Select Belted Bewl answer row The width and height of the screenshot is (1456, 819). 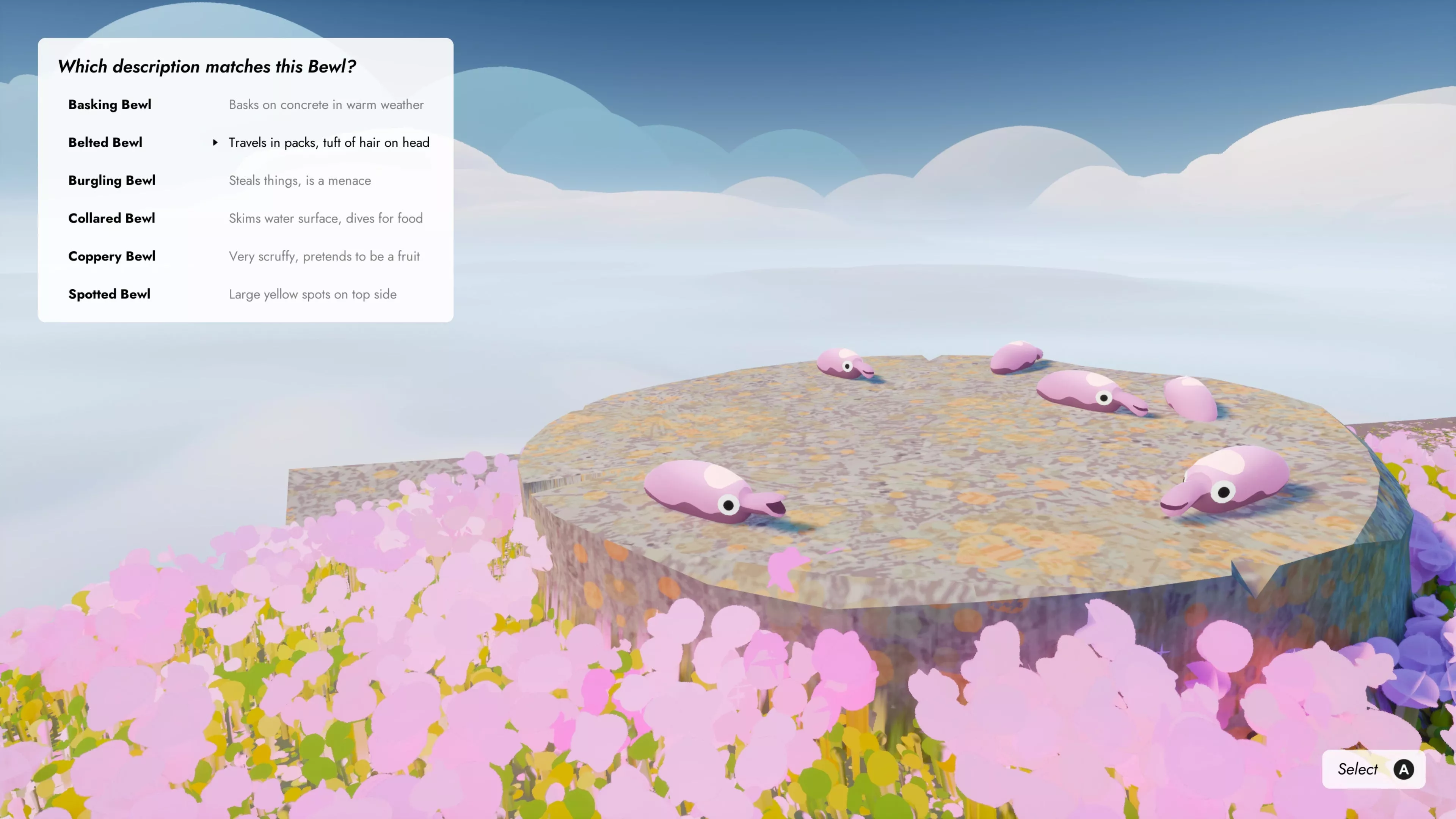pos(245,143)
